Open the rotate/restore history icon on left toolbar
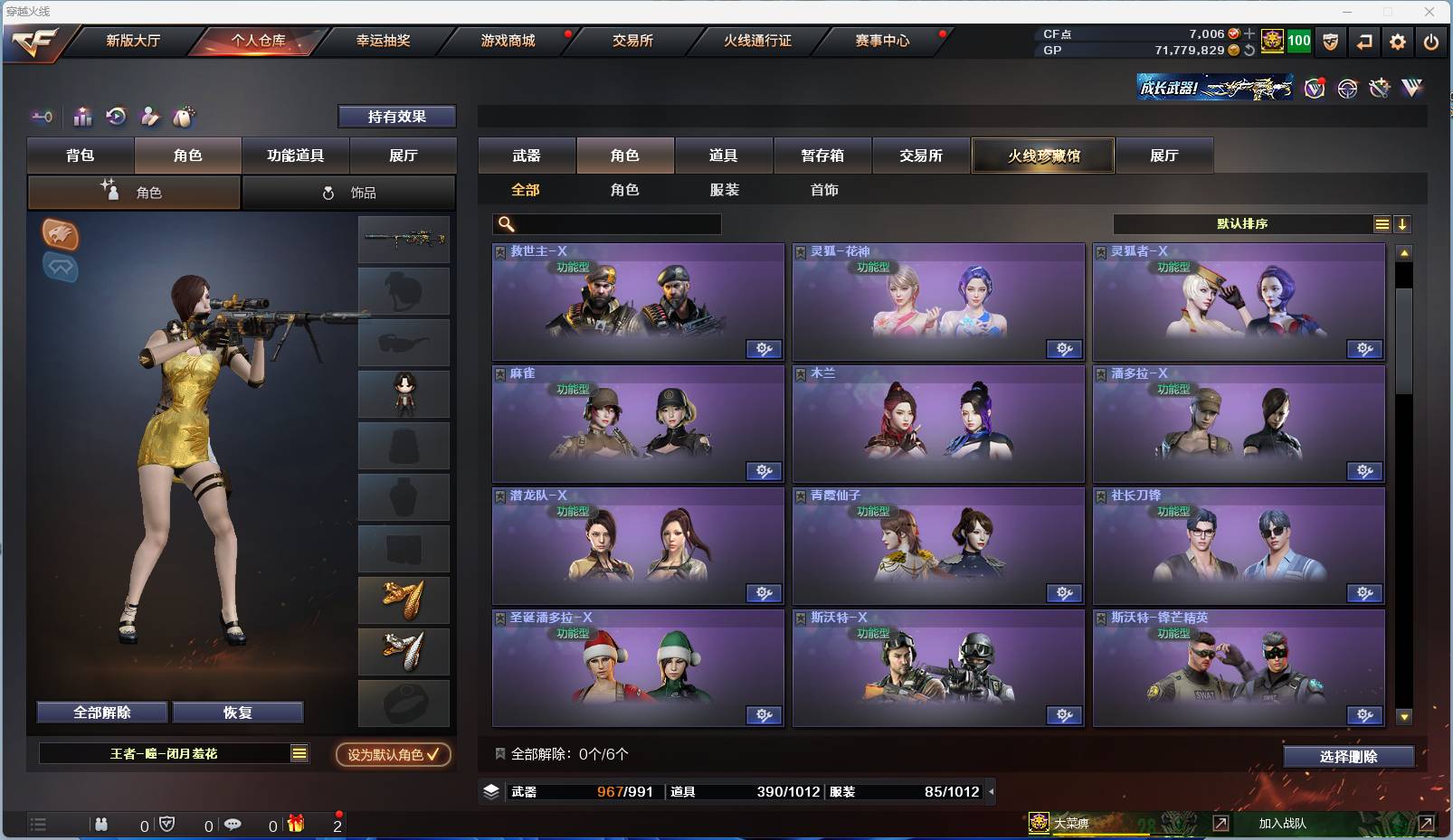Image resolution: width=1453 pixels, height=840 pixels. point(115,117)
